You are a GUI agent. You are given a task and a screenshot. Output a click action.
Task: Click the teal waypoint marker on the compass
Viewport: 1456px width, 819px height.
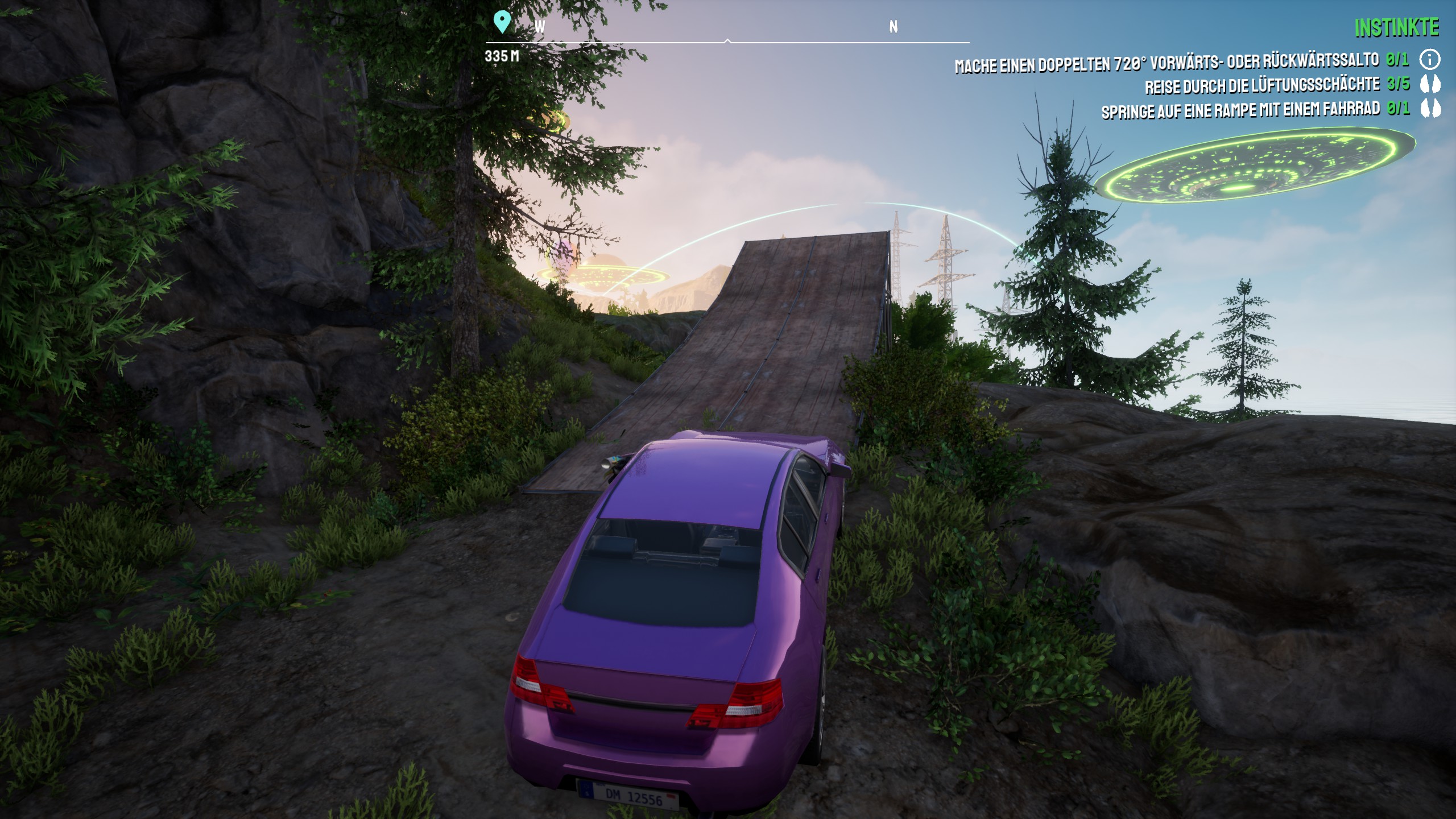pyautogui.click(x=501, y=22)
